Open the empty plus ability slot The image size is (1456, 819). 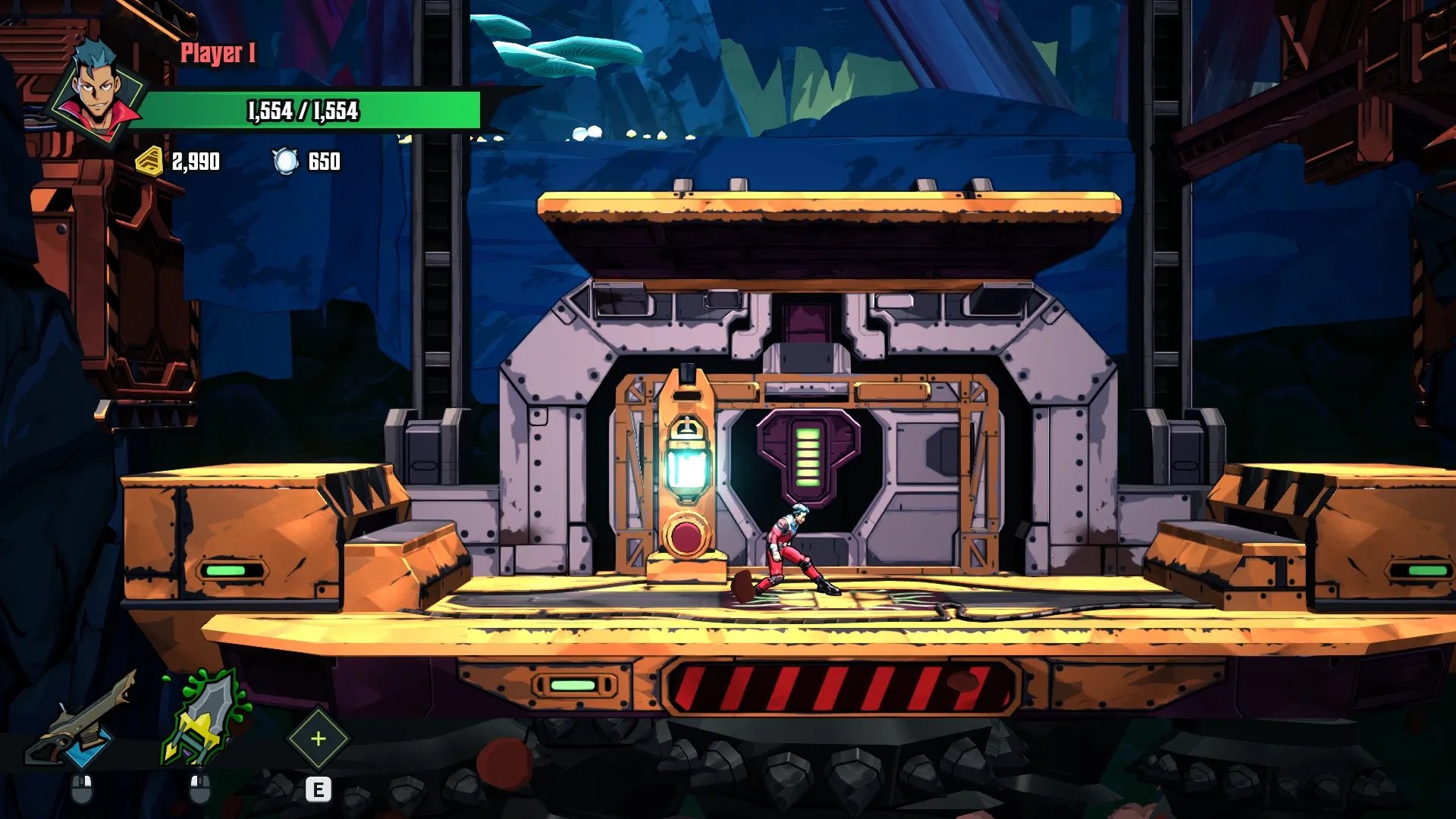pos(318,739)
